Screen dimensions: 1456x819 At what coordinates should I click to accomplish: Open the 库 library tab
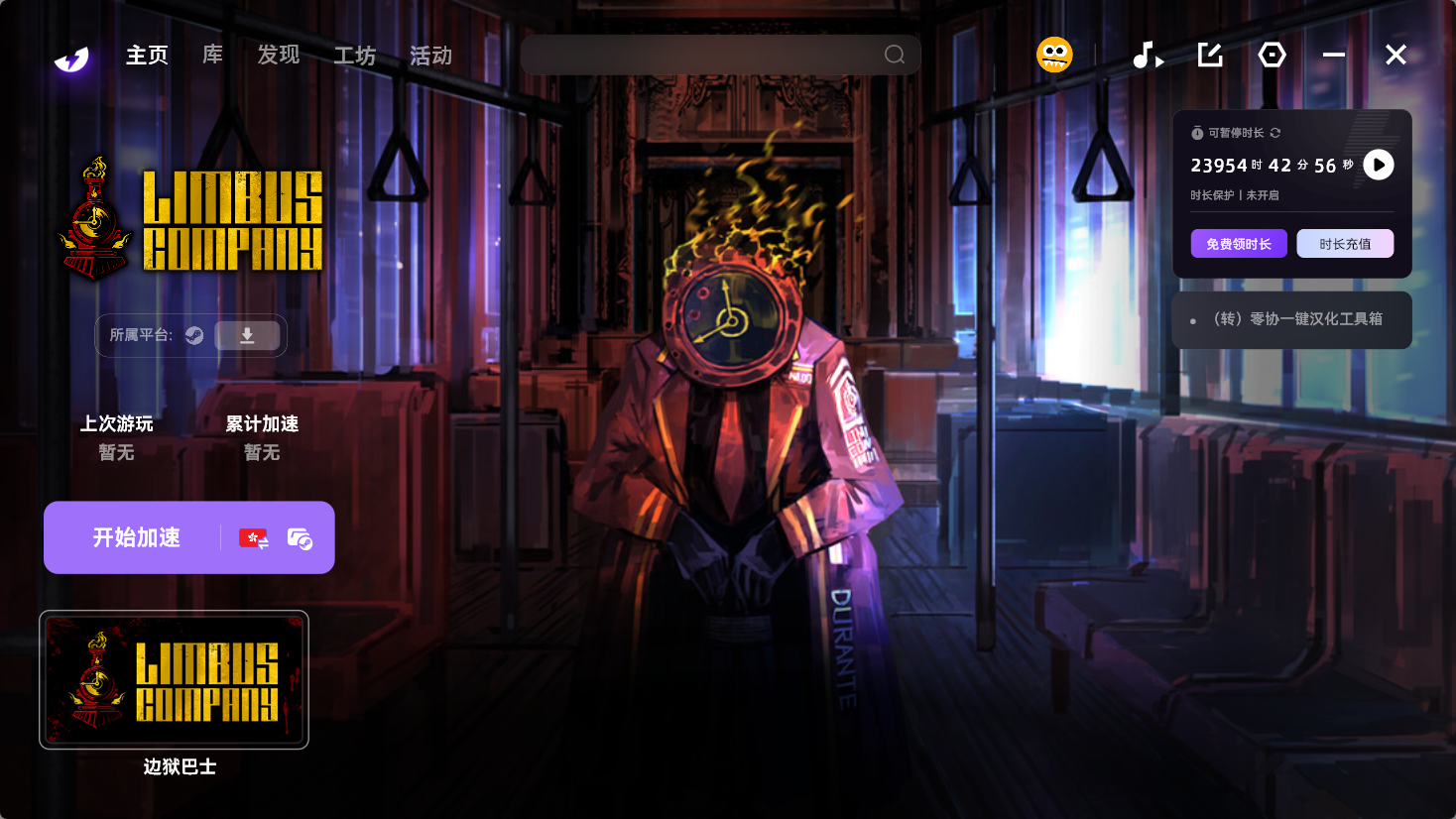(x=212, y=56)
